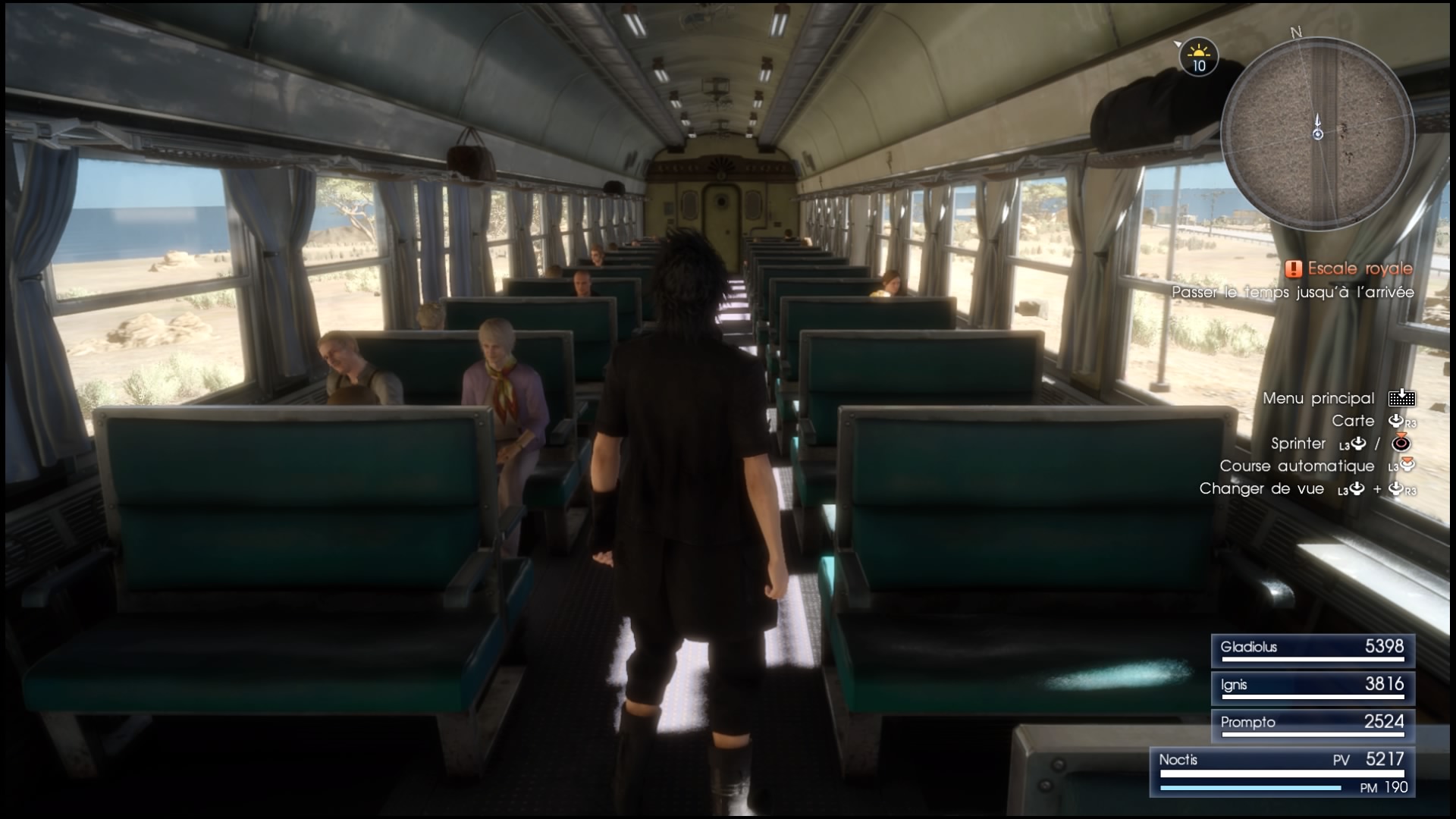Image resolution: width=1456 pixels, height=819 pixels.
Task: Select the Escale royale quest tracker
Action: point(1350,269)
